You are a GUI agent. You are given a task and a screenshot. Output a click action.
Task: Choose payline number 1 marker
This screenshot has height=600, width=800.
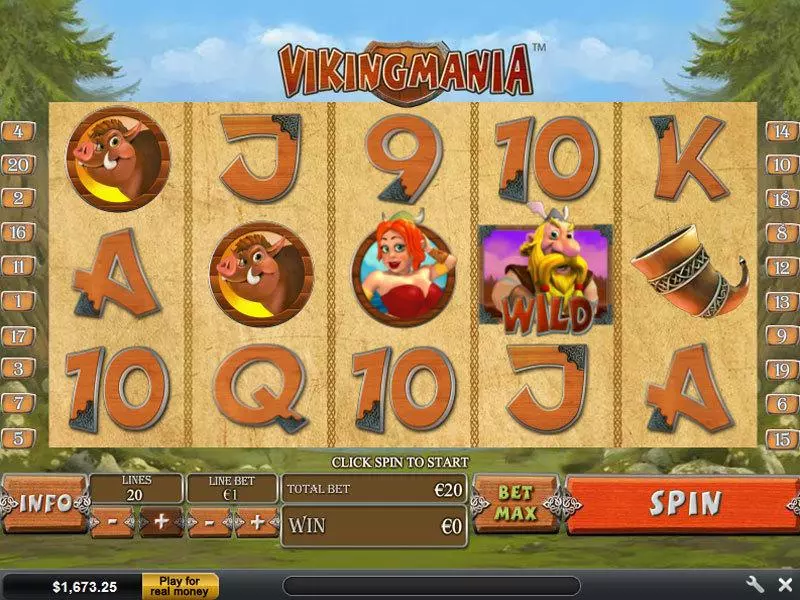[x=18, y=301]
